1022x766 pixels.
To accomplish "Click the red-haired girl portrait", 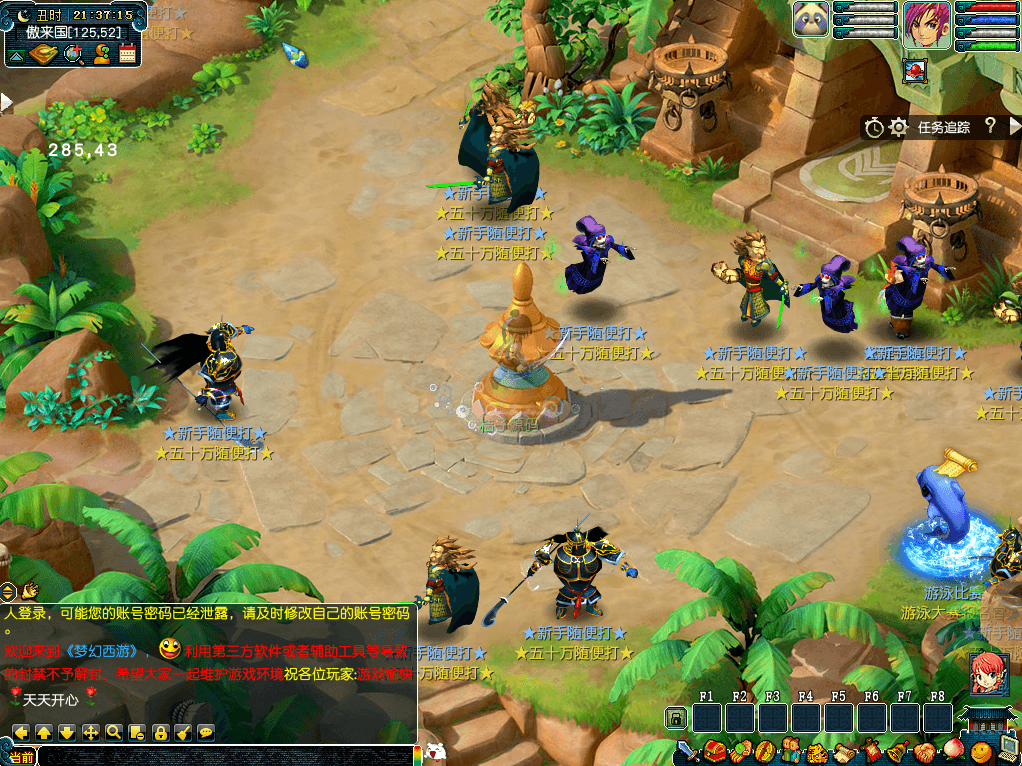I will click(987, 671).
